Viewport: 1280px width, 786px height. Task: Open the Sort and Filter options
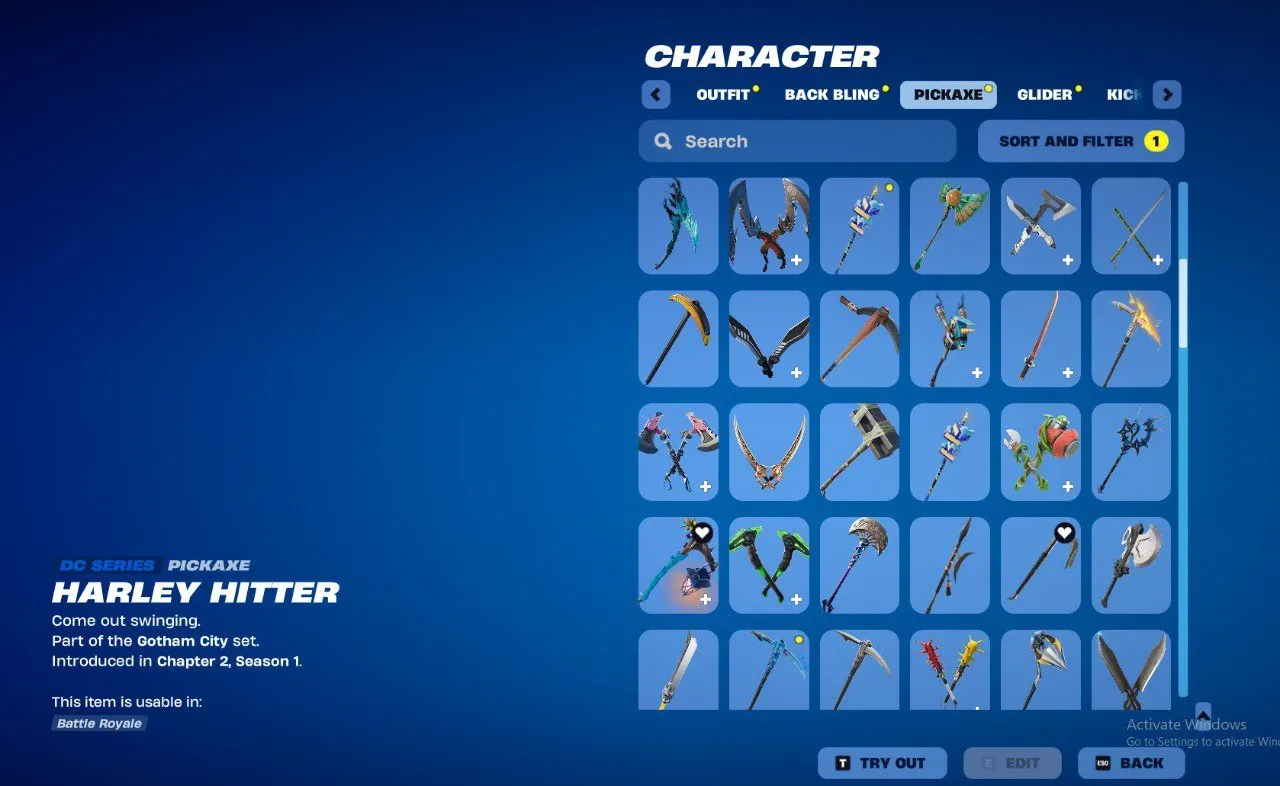(x=1080, y=141)
